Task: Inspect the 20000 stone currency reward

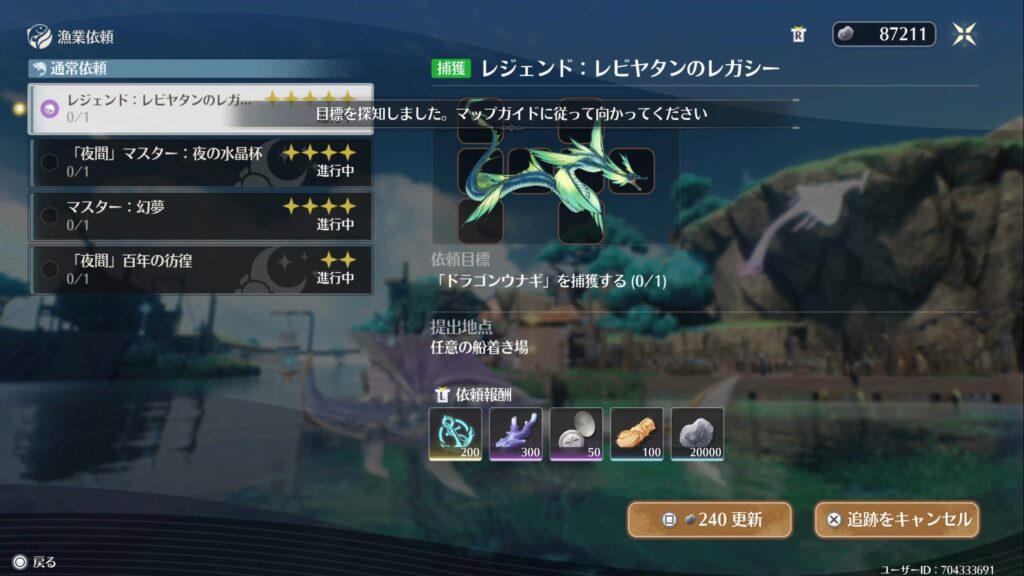Action: [697, 434]
